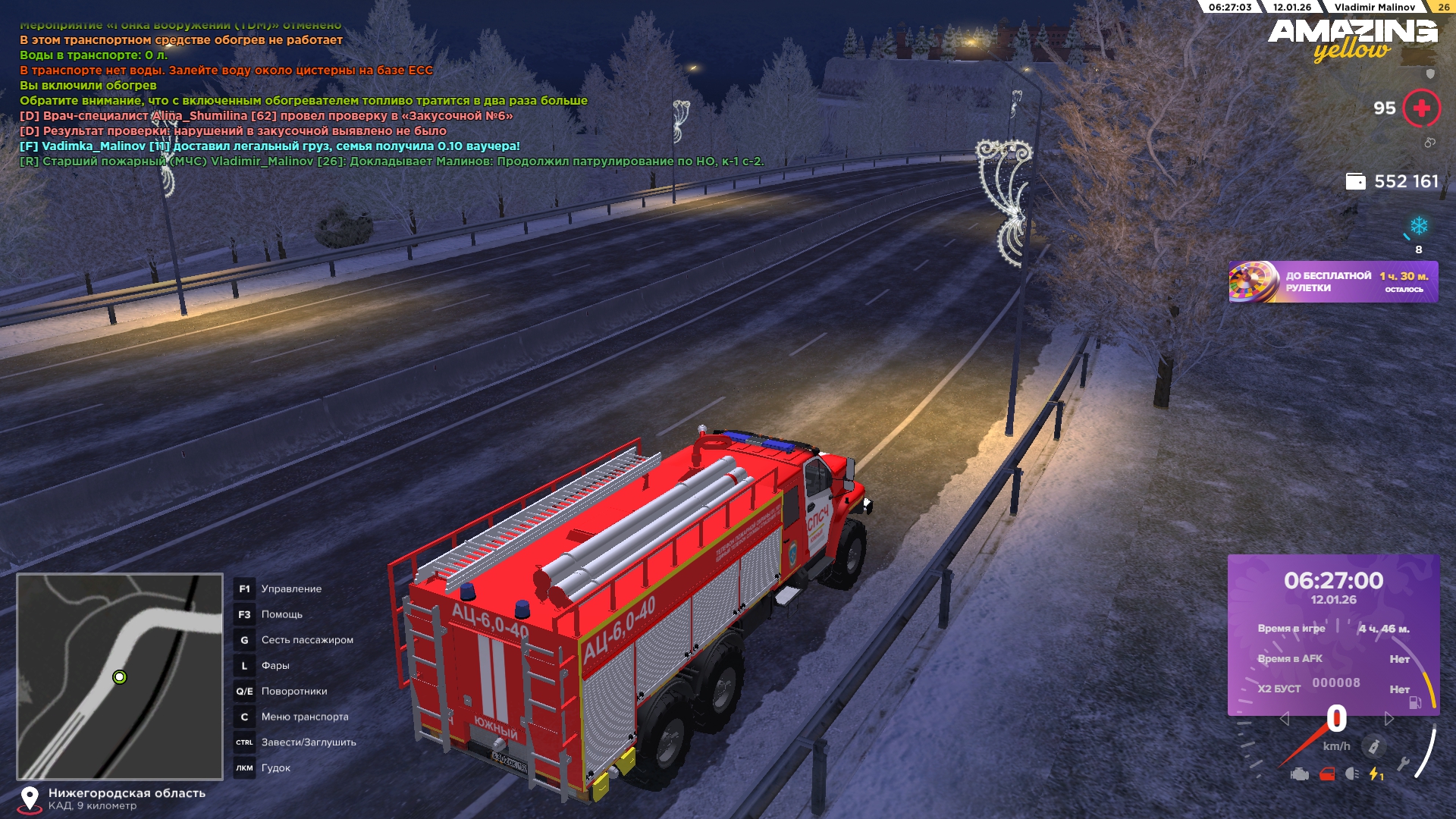Click the game clock in purple panel
The image size is (1456, 819).
[1333, 581]
